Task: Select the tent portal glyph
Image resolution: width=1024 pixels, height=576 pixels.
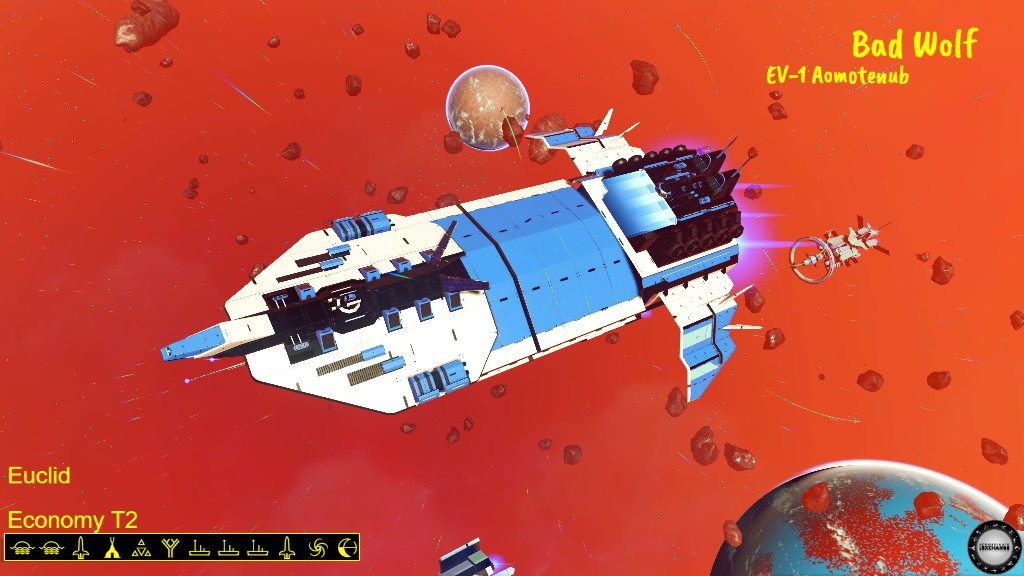Action: [112, 547]
